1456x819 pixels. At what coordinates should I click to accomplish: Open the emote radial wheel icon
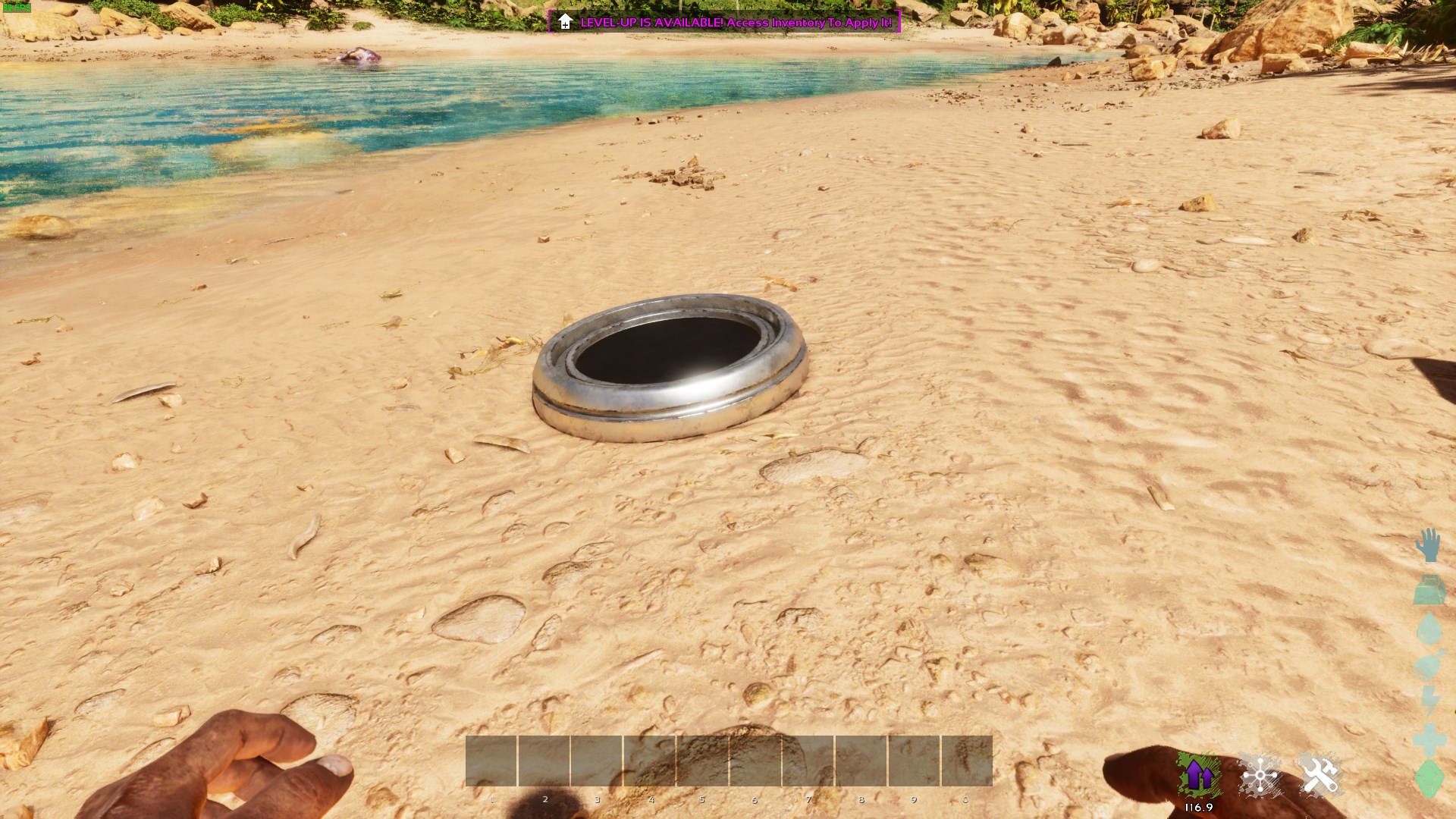(x=1260, y=774)
